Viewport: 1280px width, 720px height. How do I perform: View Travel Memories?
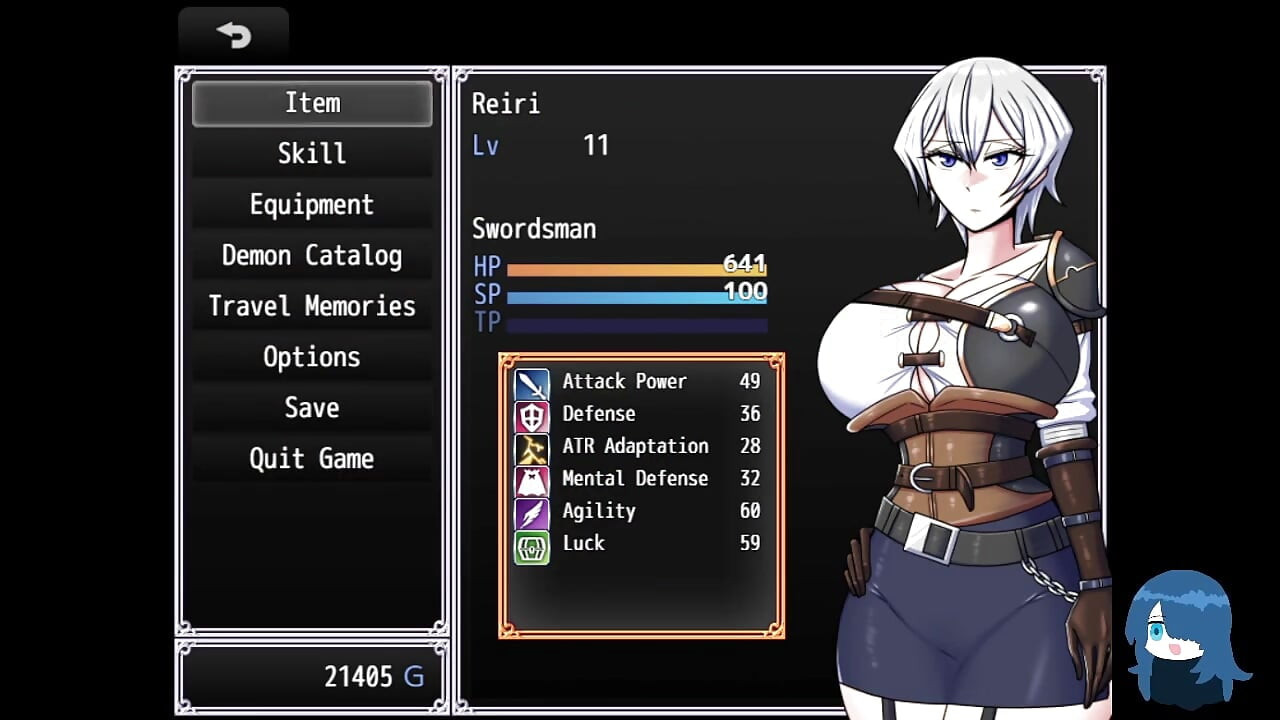coord(312,307)
